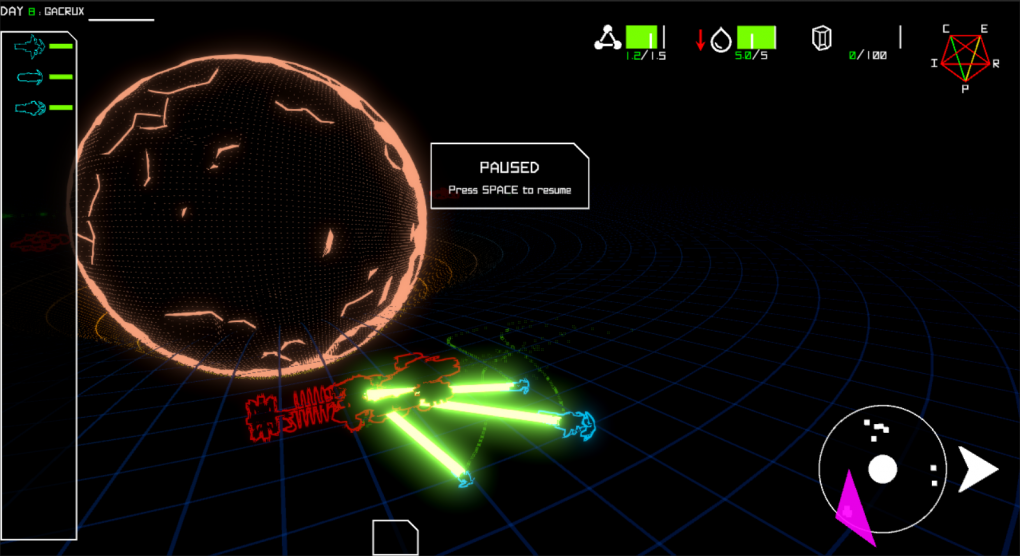Open the pentagon CERIP relations diagram

964,58
